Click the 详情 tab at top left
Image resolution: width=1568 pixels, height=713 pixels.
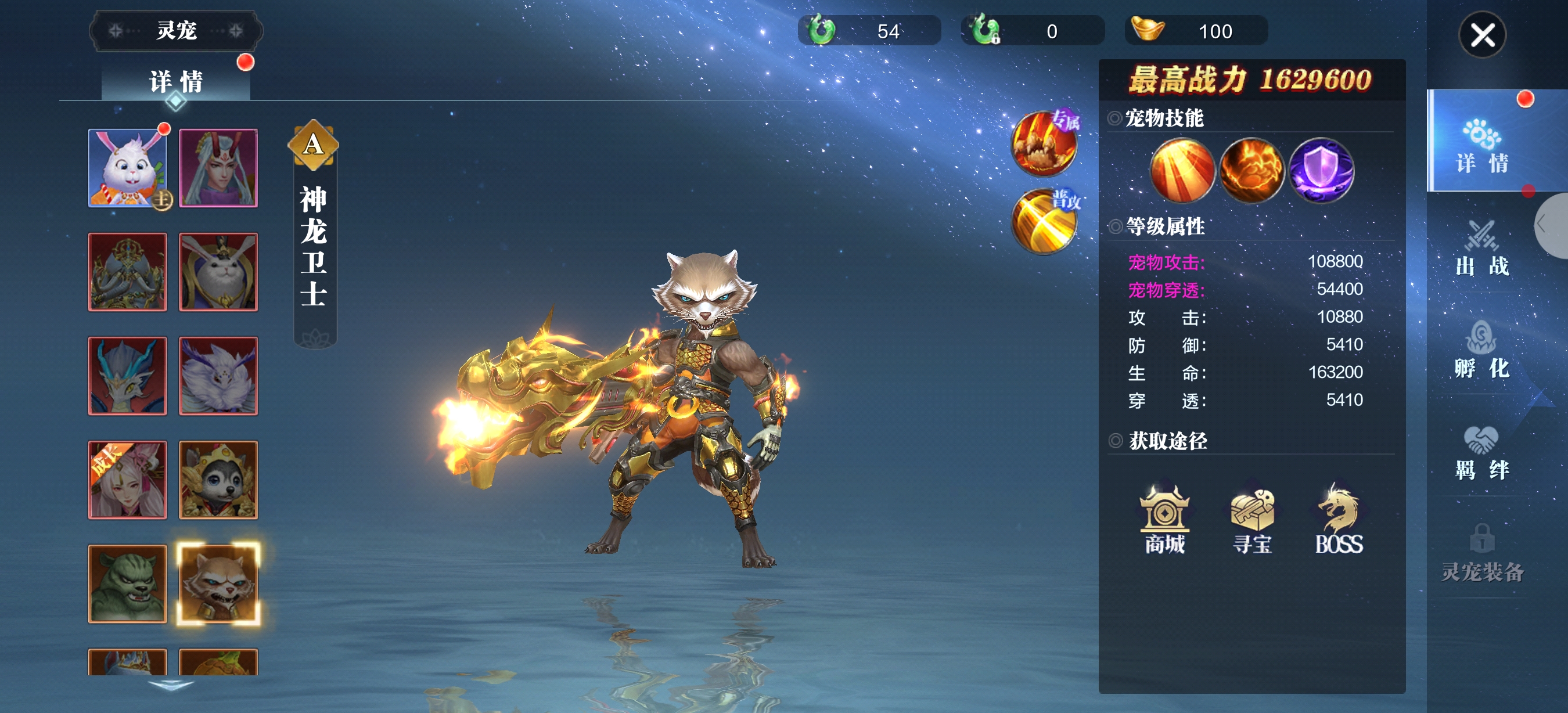pyautogui.click(x=176, y=81)
